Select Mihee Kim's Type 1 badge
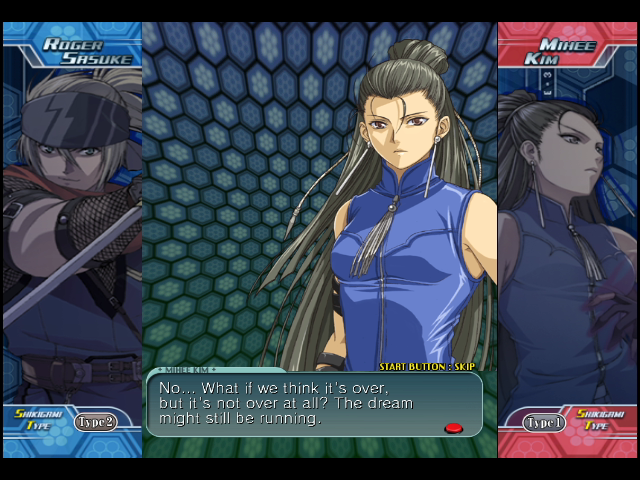This screenshot has height=480, width=640. (545, 422)
